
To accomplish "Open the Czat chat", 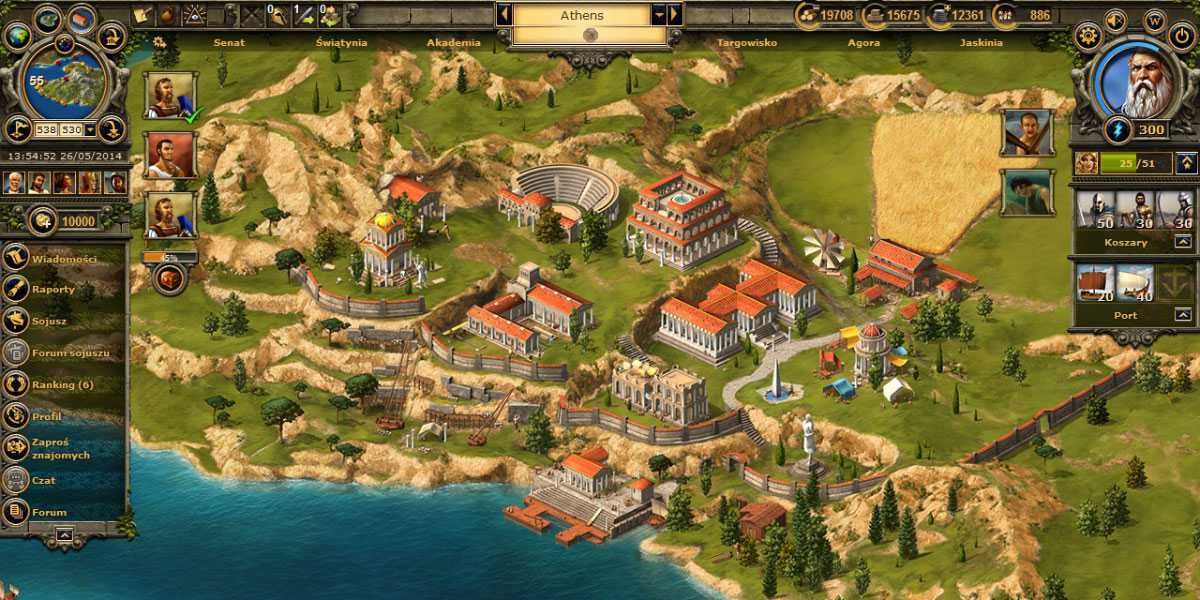I will [x=43, y=480].
